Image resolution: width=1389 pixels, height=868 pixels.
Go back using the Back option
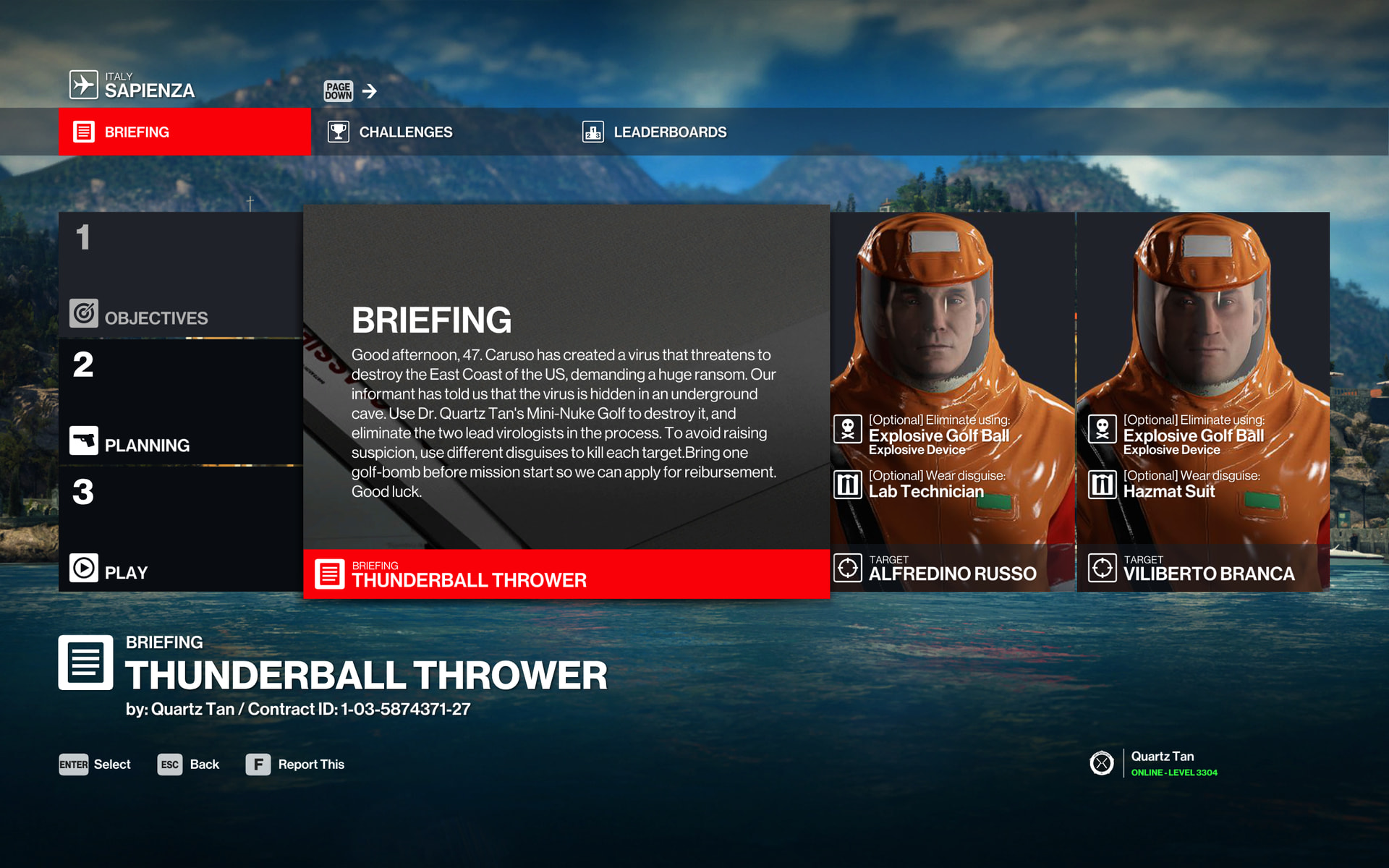[189, 765]
